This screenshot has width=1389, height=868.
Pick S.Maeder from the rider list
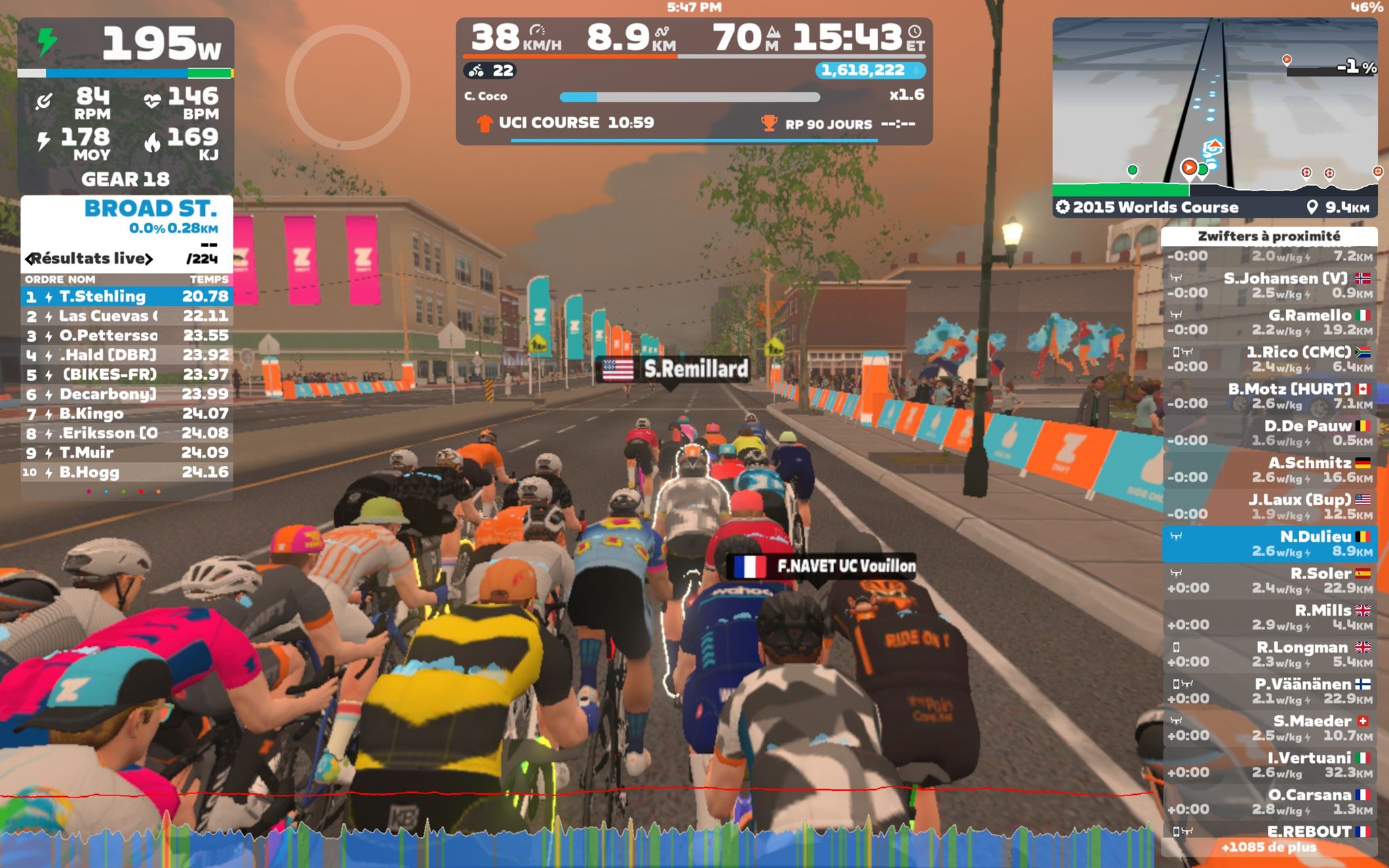pos(1269,728)
